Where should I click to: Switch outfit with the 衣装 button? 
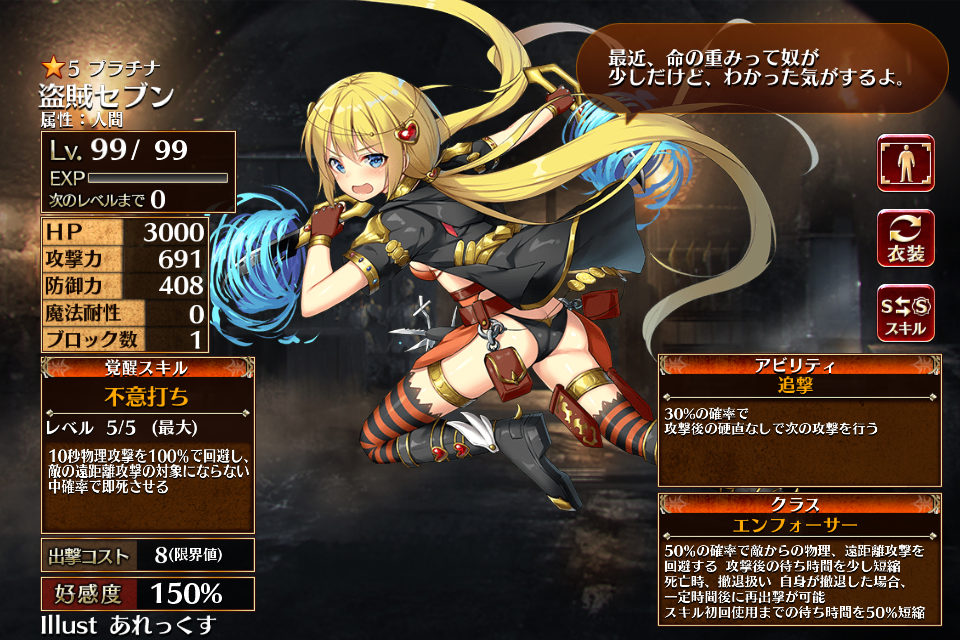click(x=906, y=238)
